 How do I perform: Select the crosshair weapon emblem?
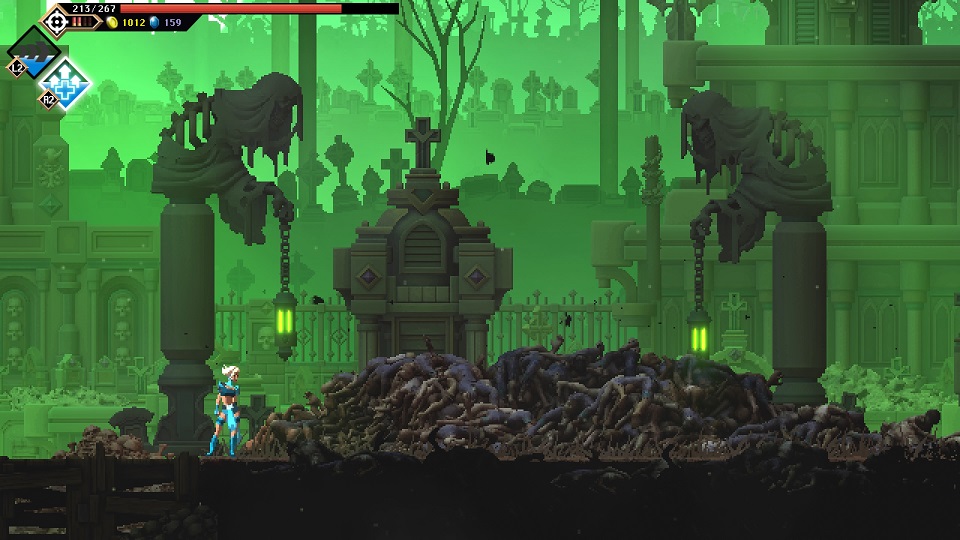point(57,19)
